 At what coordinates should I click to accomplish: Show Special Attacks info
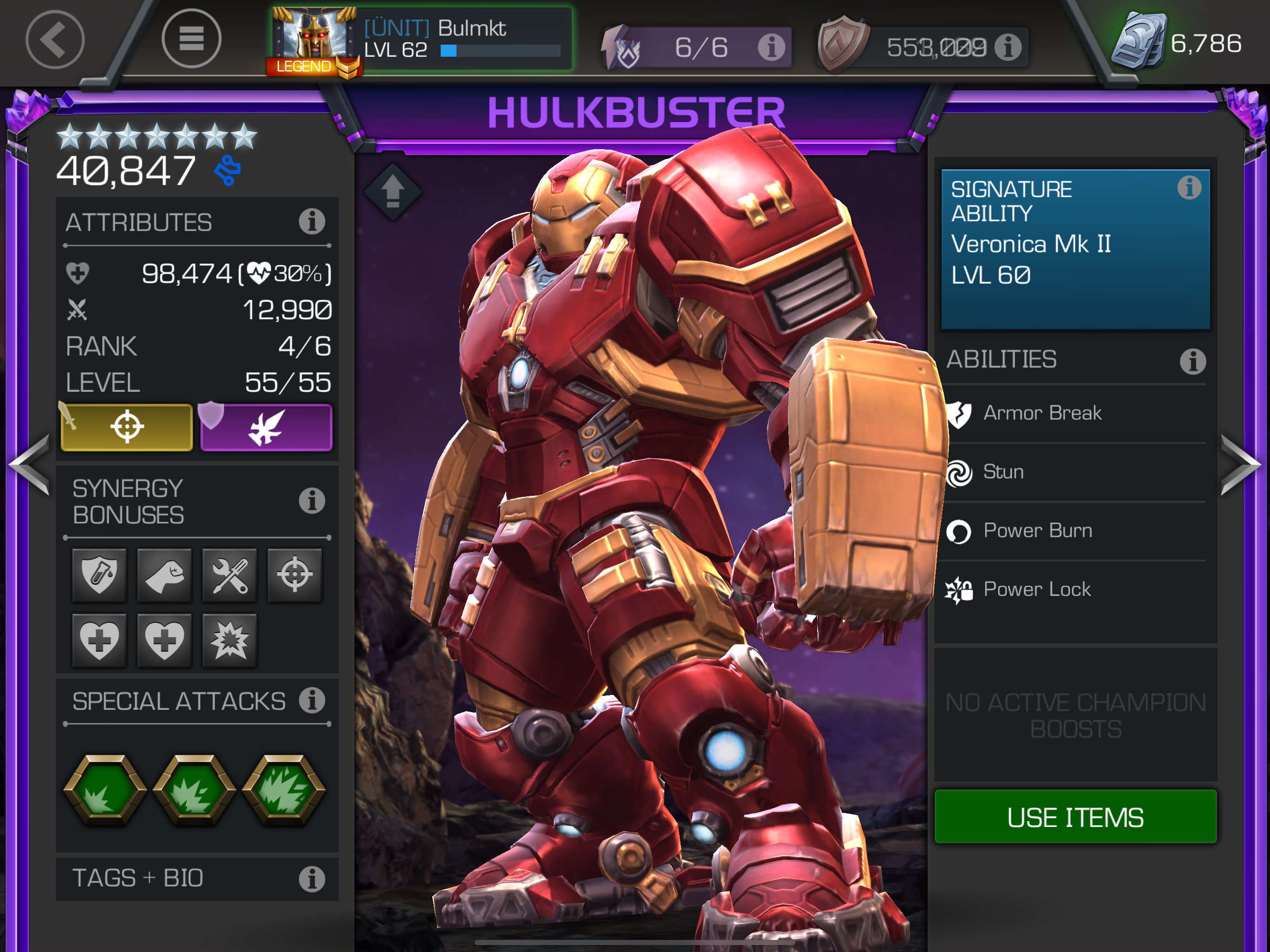click(x=312, y=701)
